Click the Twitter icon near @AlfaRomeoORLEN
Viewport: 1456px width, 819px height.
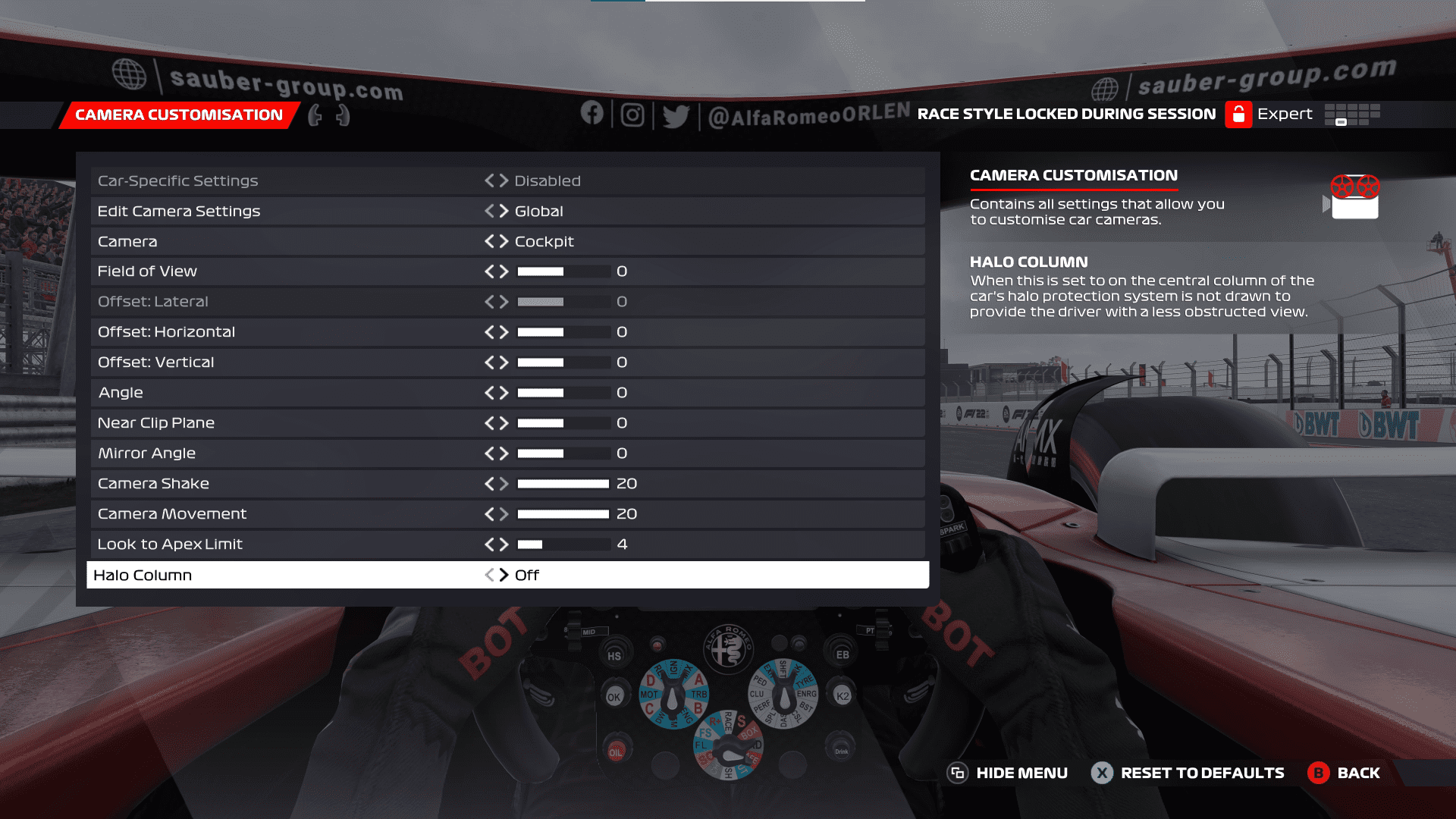click(675, 114)
